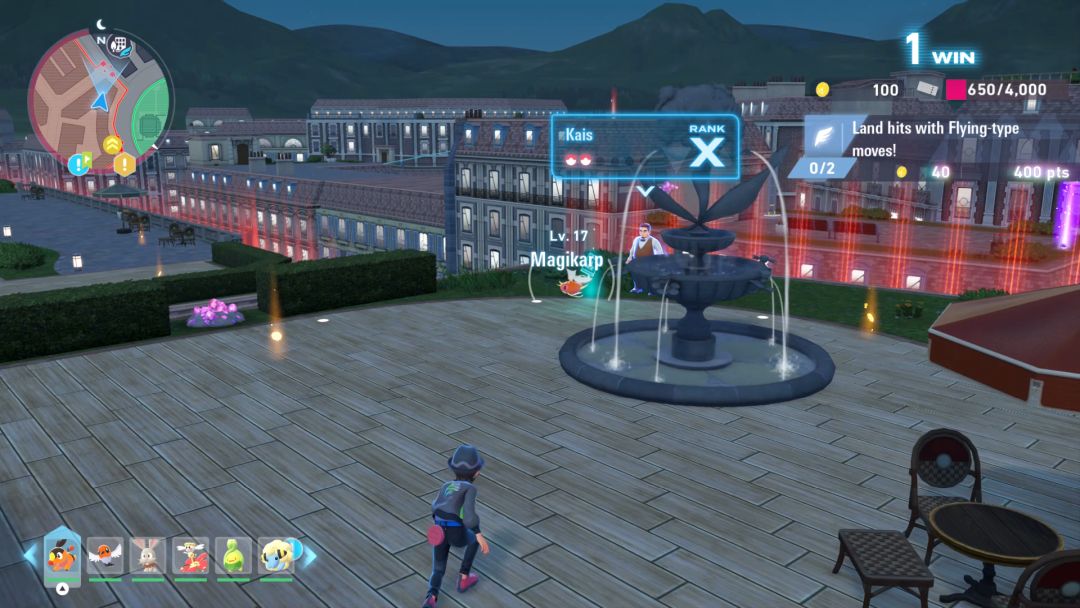This screenshot has width=1080, height=608.
Task: Switch to Mareep in the party
Action: [276, 555]
